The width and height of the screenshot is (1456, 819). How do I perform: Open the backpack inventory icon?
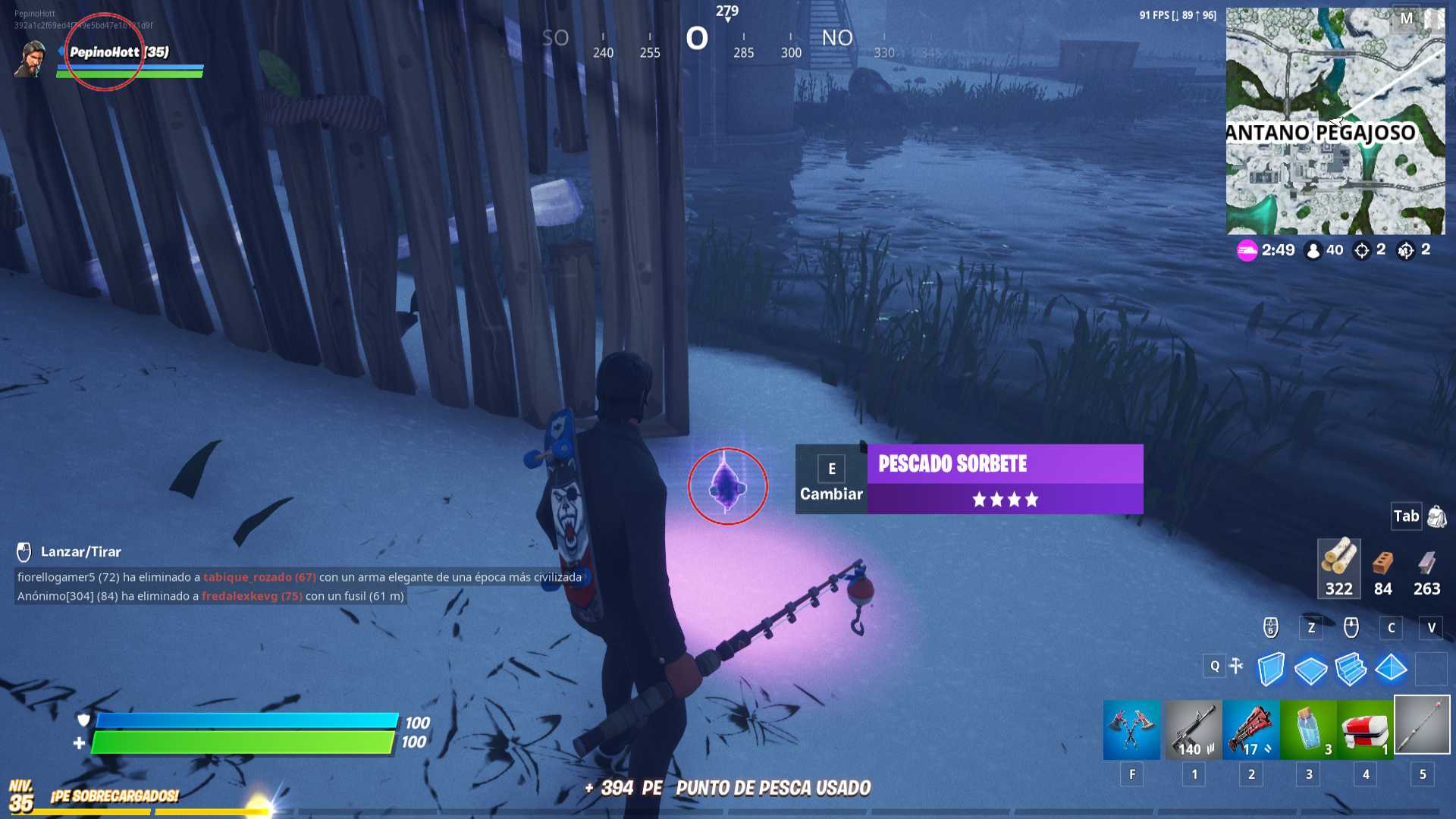1436,516
